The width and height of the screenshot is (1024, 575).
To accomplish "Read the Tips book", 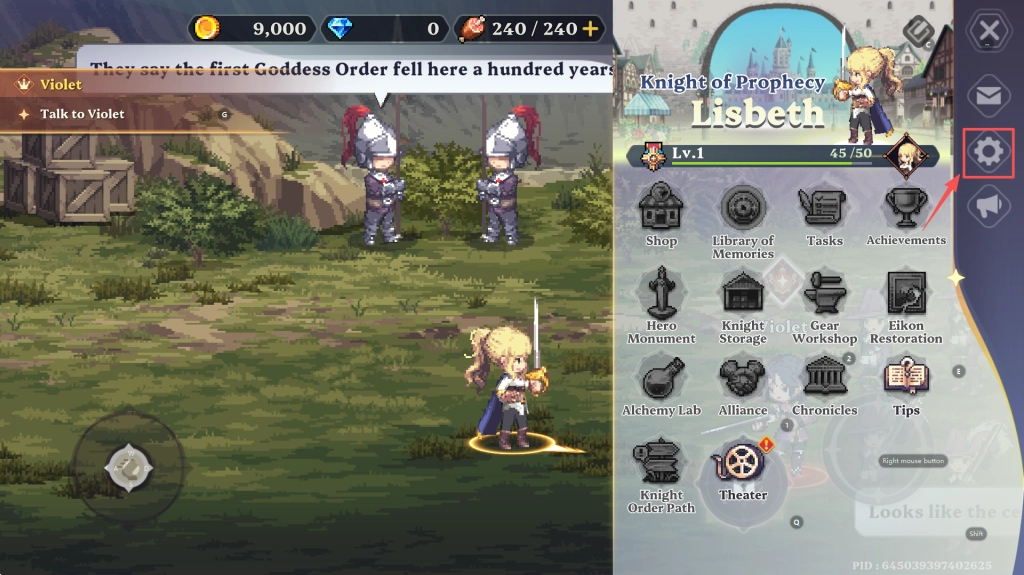I will (906, 380).
